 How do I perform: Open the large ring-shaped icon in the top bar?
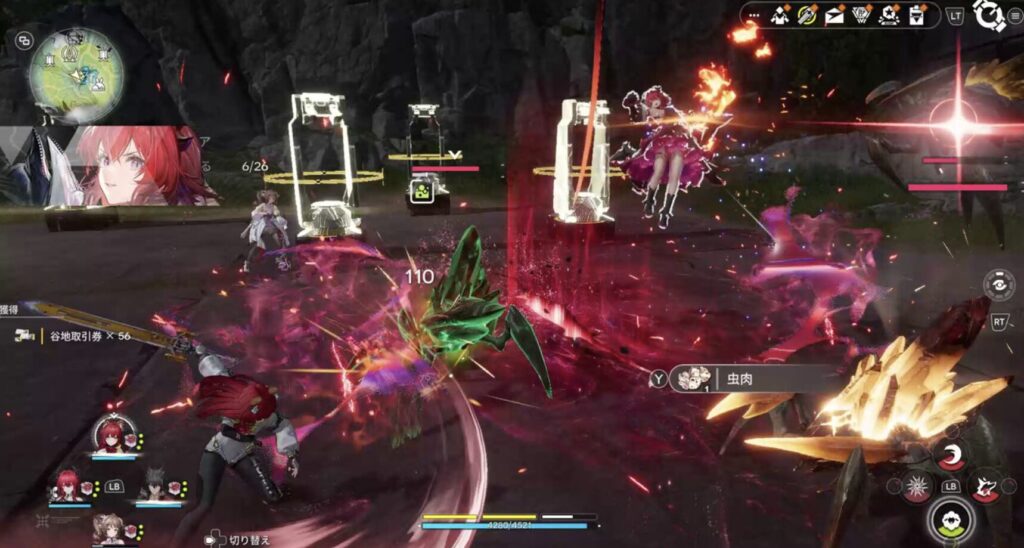[x=988, y=16]
